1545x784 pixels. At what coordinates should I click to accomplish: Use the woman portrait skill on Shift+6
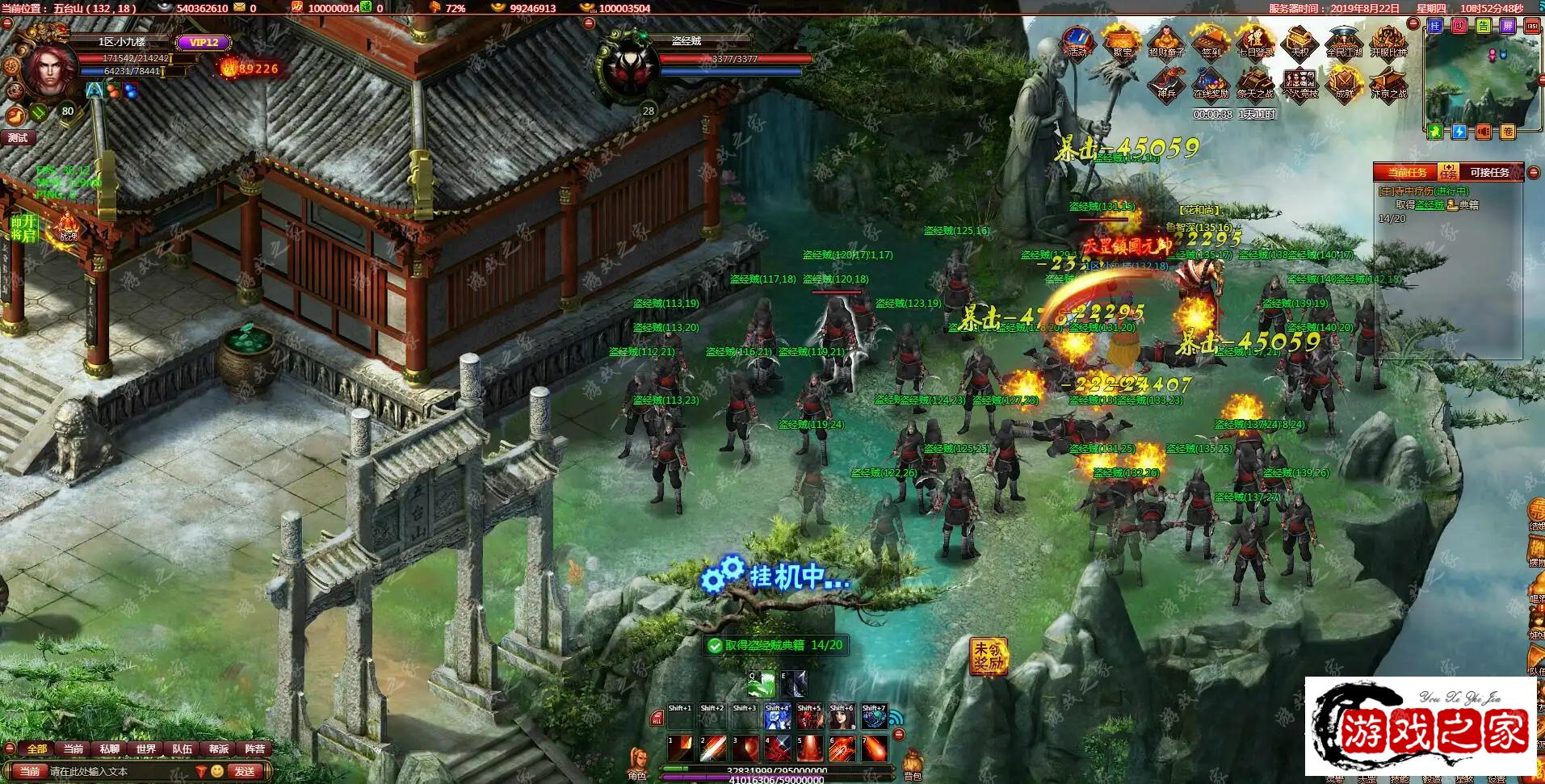tap(842, 716)
